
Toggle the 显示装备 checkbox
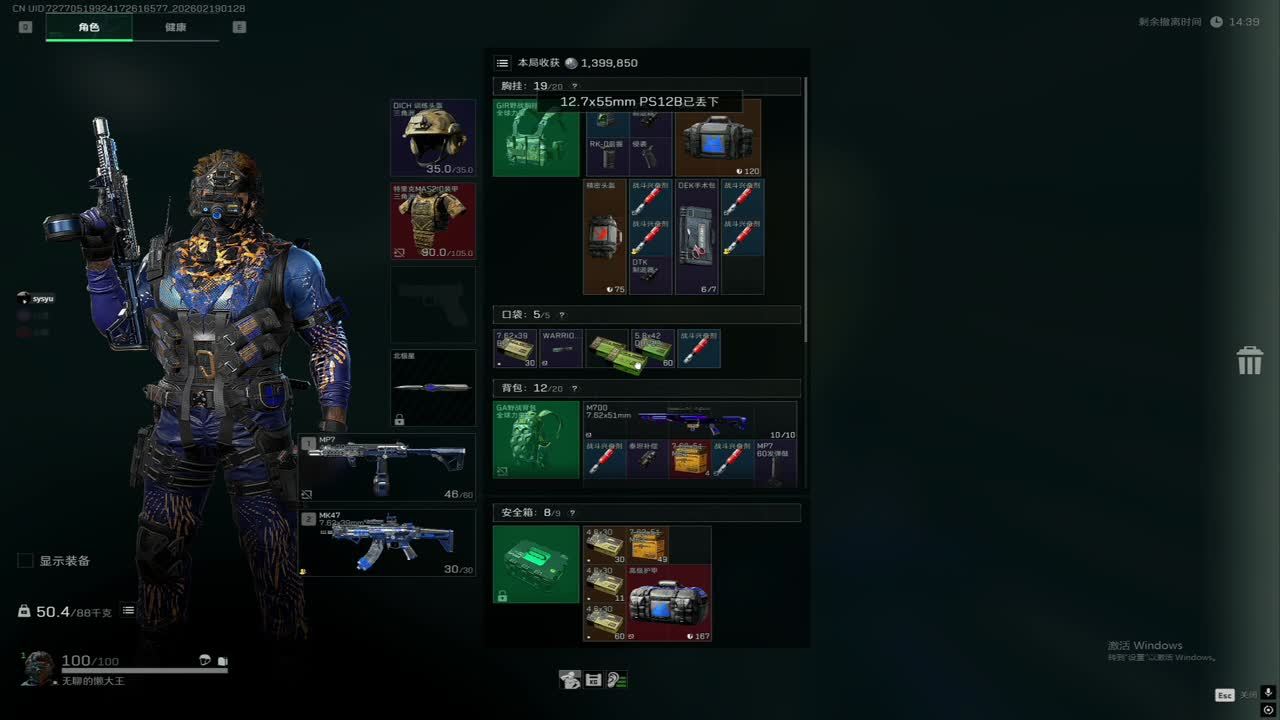tap(26, 561)
